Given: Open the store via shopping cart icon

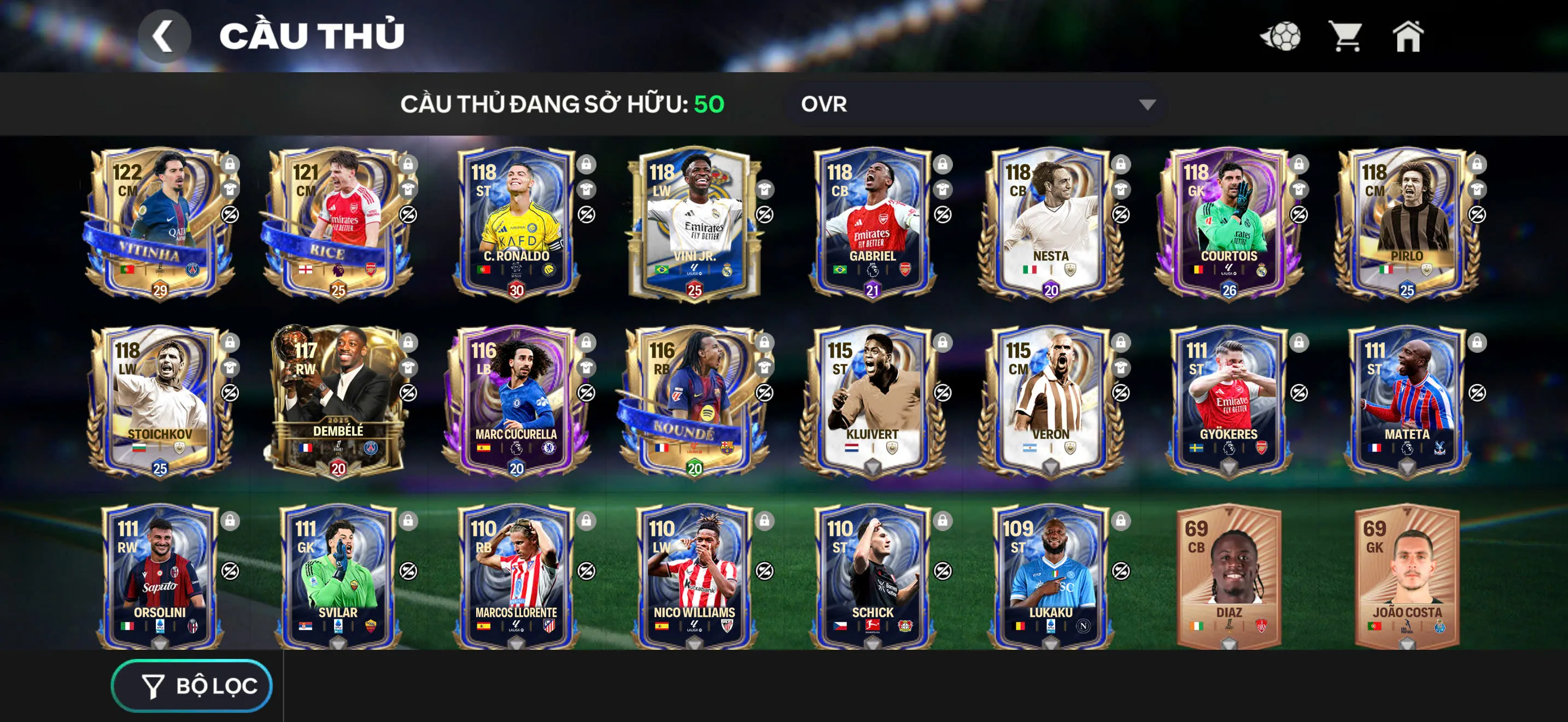Looking at the screenshot, I should [x=1347, y=38].
